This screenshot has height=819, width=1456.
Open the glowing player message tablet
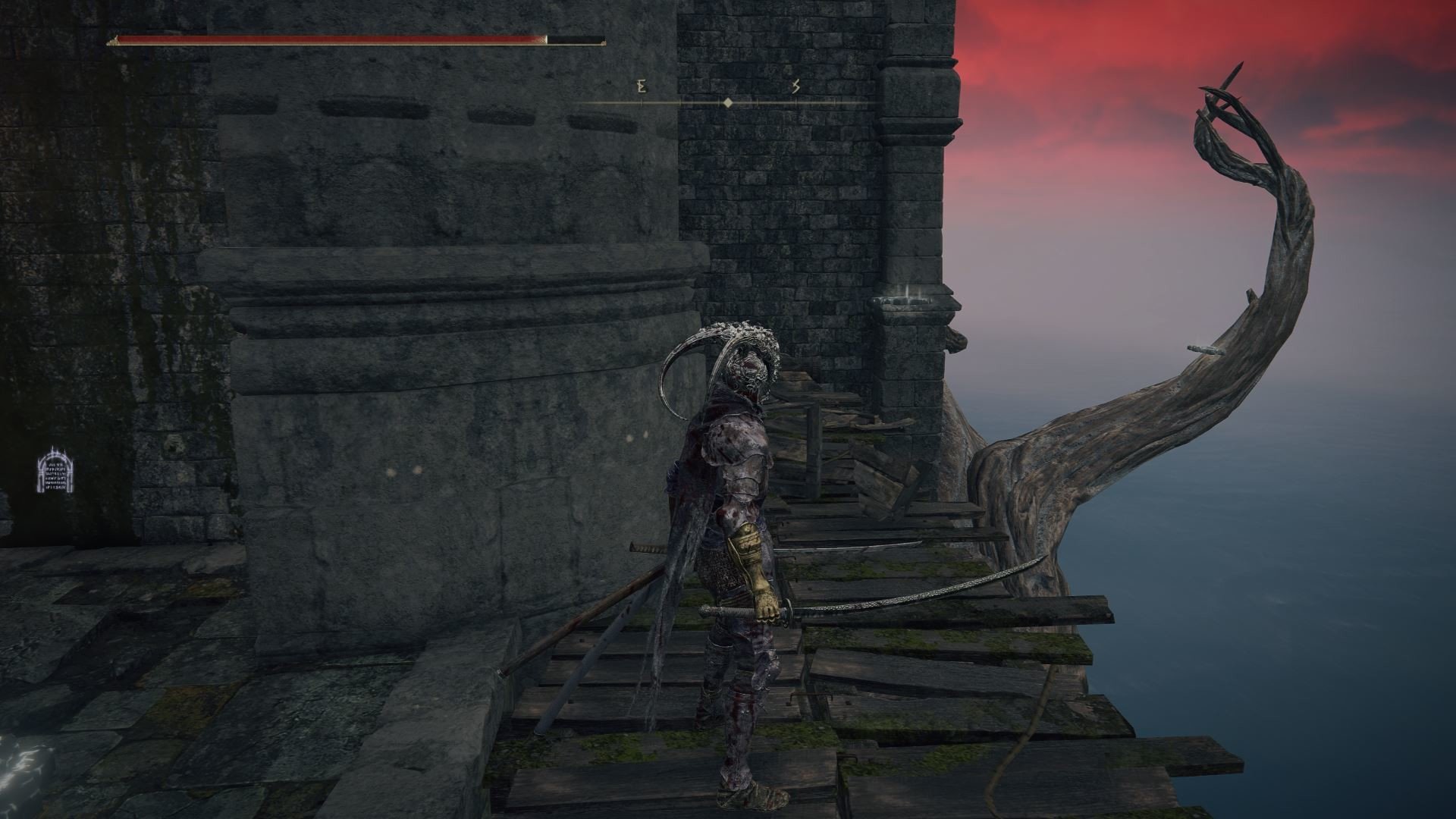click(x=55, y=472)
